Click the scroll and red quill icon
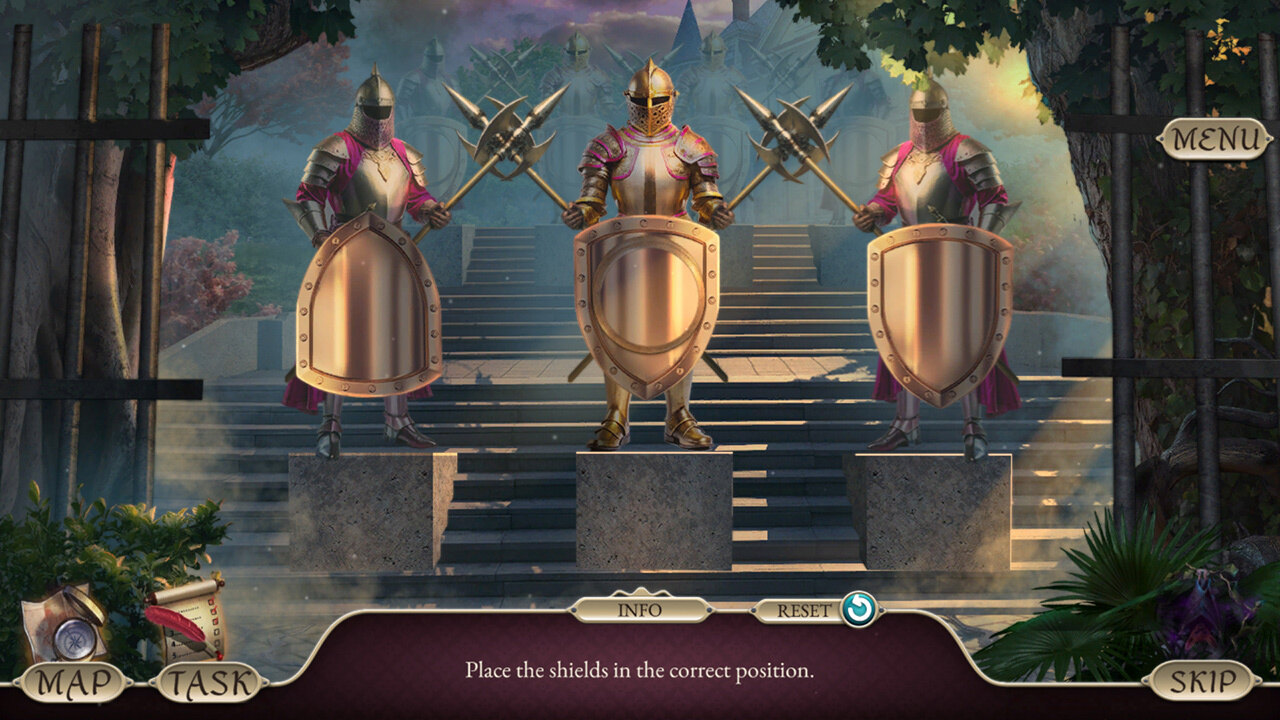This screenshot has height=720, width=1280. pyautogui.click(x=188, y=618)
